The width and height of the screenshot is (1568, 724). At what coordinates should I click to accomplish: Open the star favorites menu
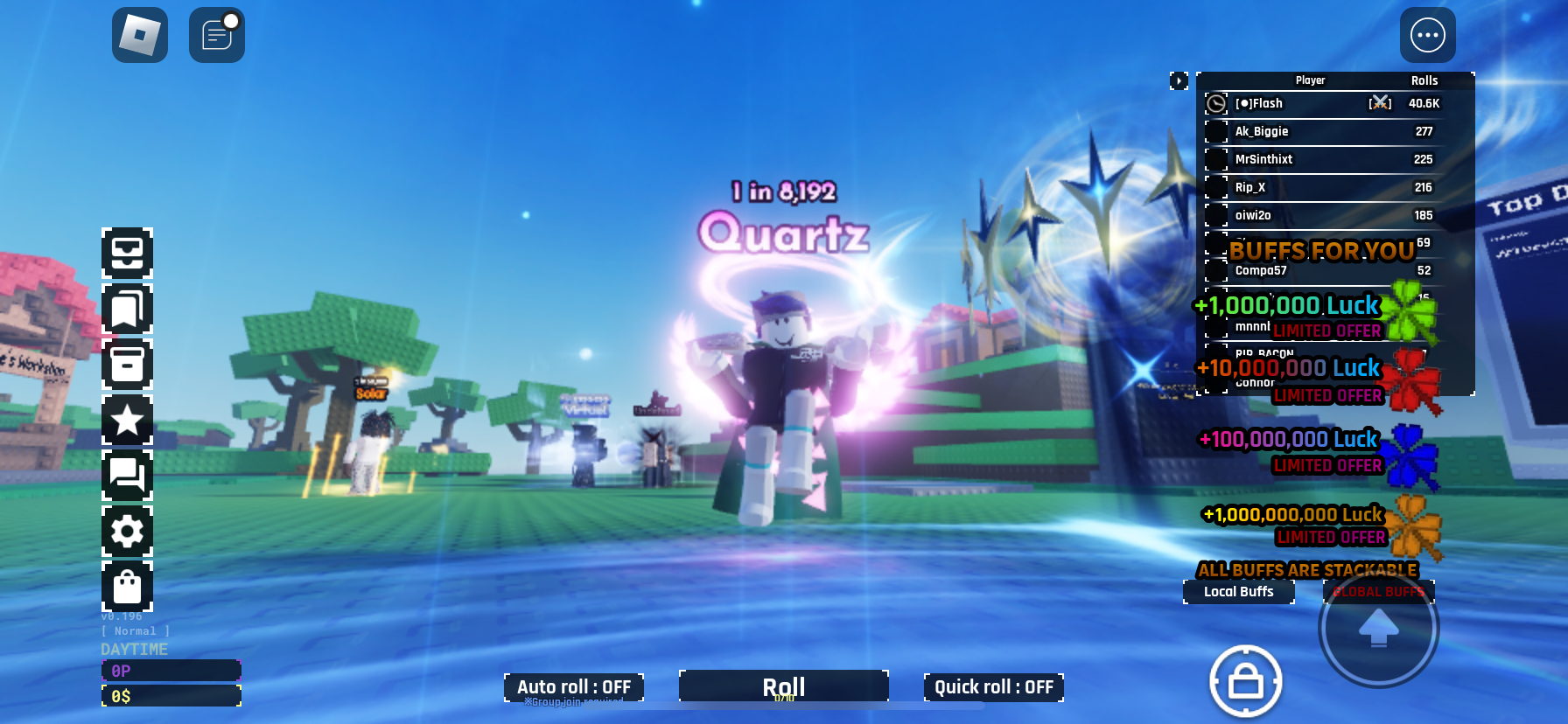[x=127, y=421]
